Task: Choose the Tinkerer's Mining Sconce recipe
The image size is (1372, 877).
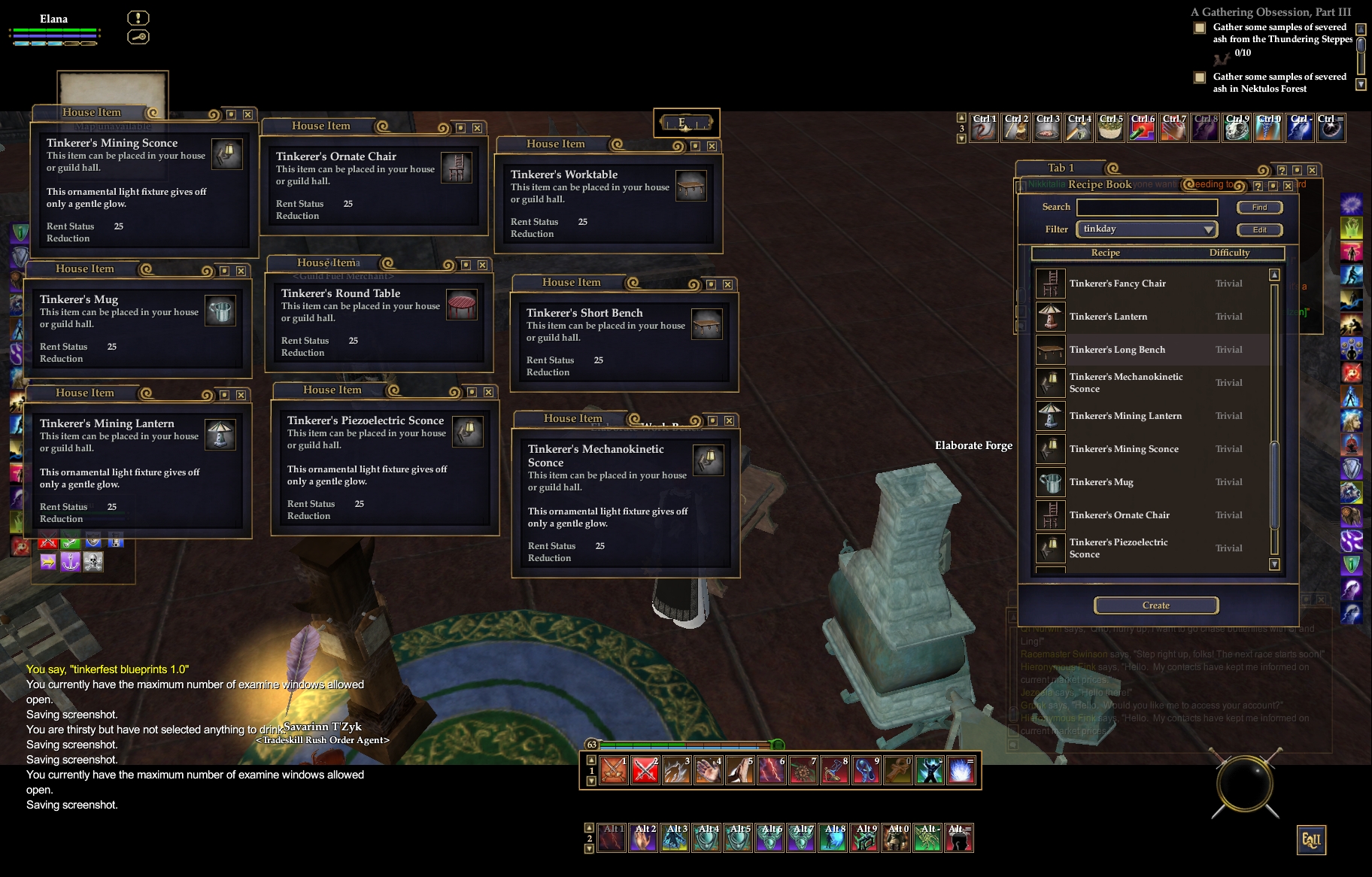Action: click(1124, 449)
